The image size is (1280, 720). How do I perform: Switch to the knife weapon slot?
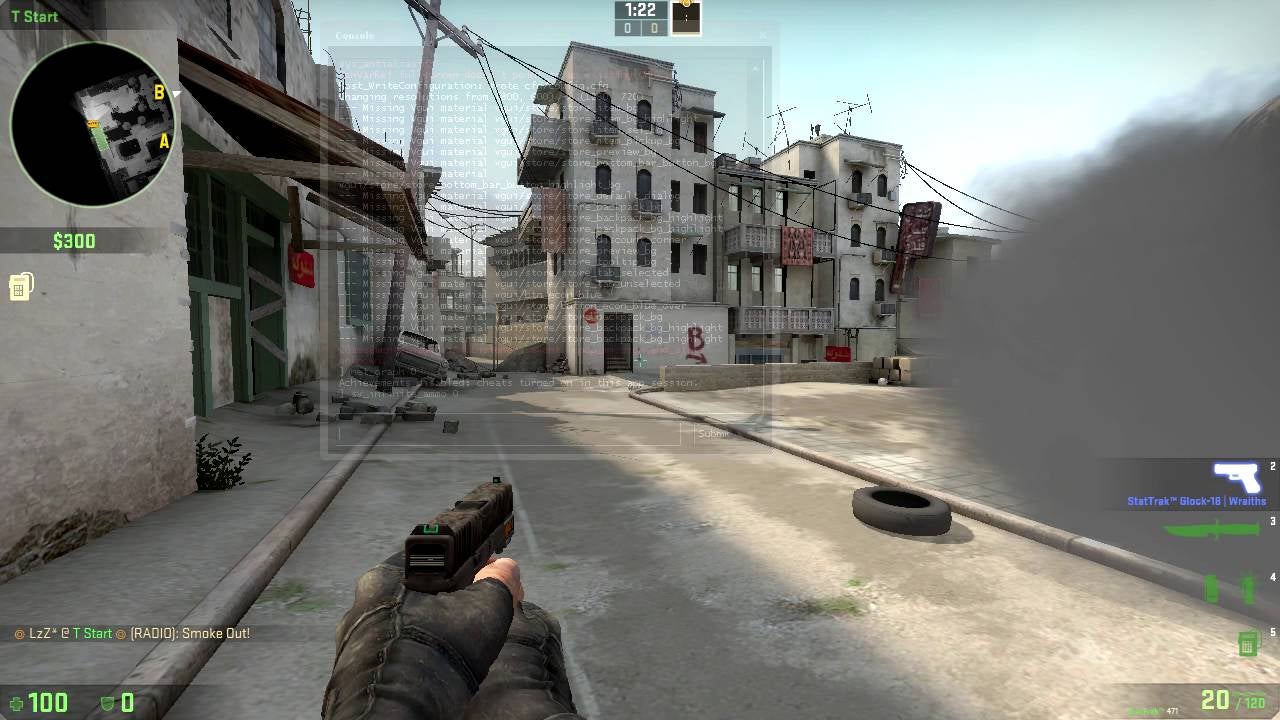1214,528
